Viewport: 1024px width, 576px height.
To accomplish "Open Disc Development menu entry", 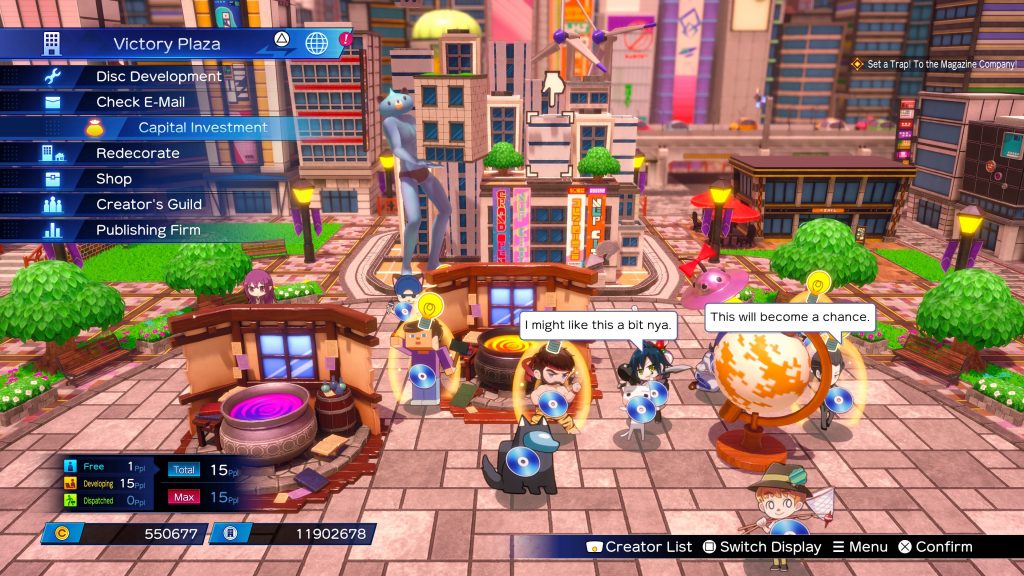I will (158, 76).
